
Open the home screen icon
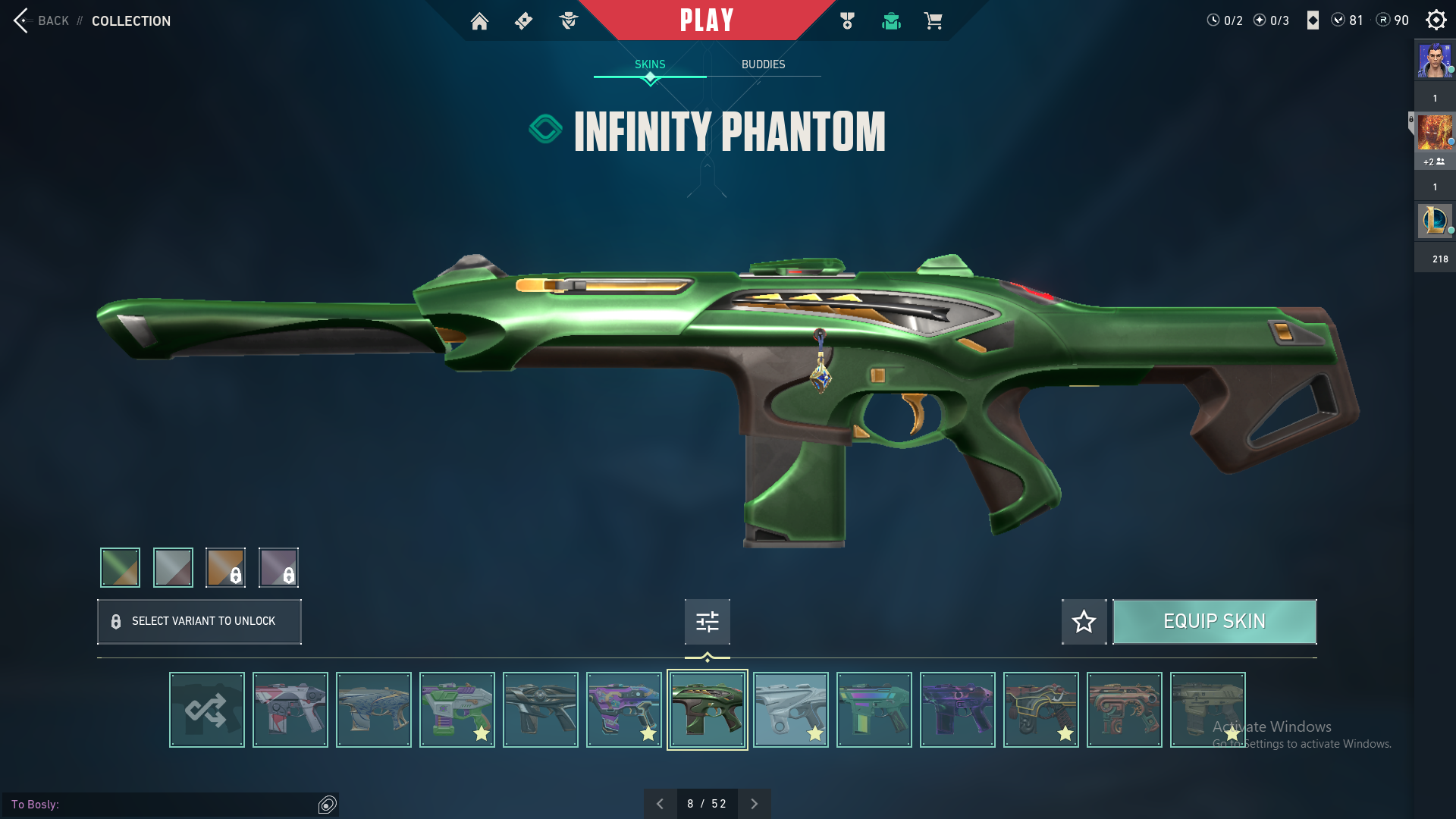click(x=479, y=21)
